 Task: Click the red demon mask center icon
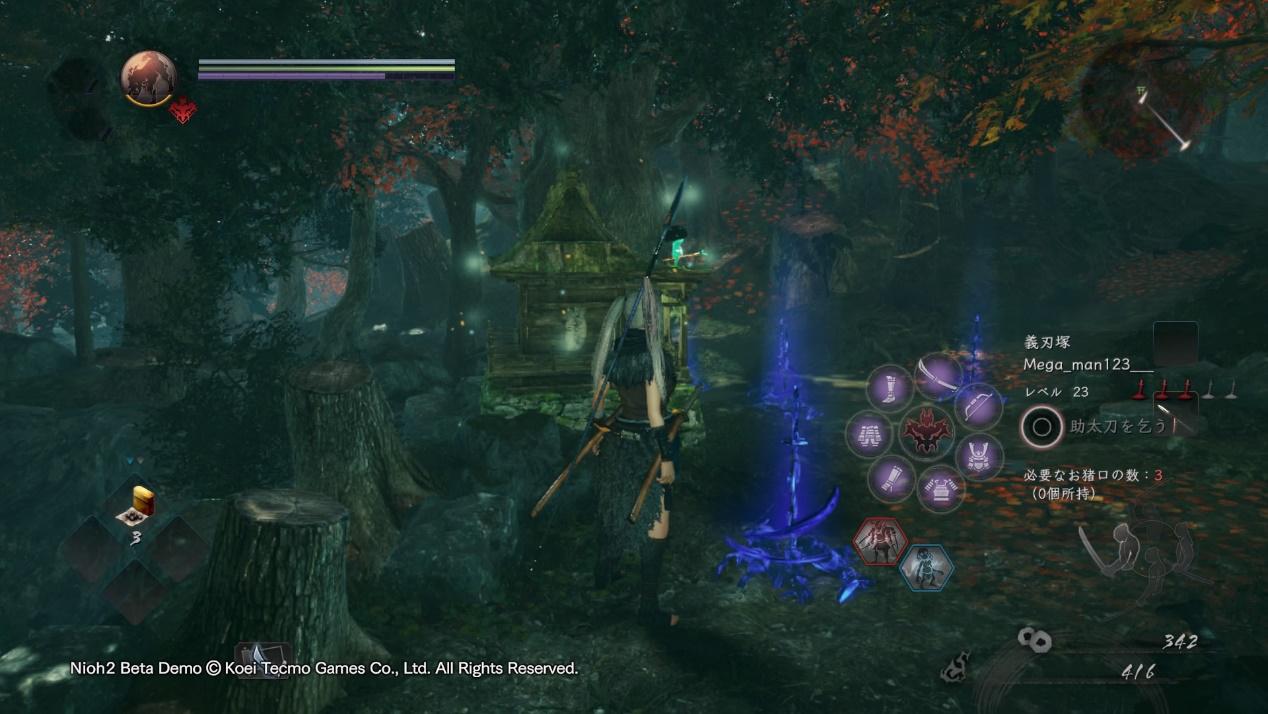[925, 432]
